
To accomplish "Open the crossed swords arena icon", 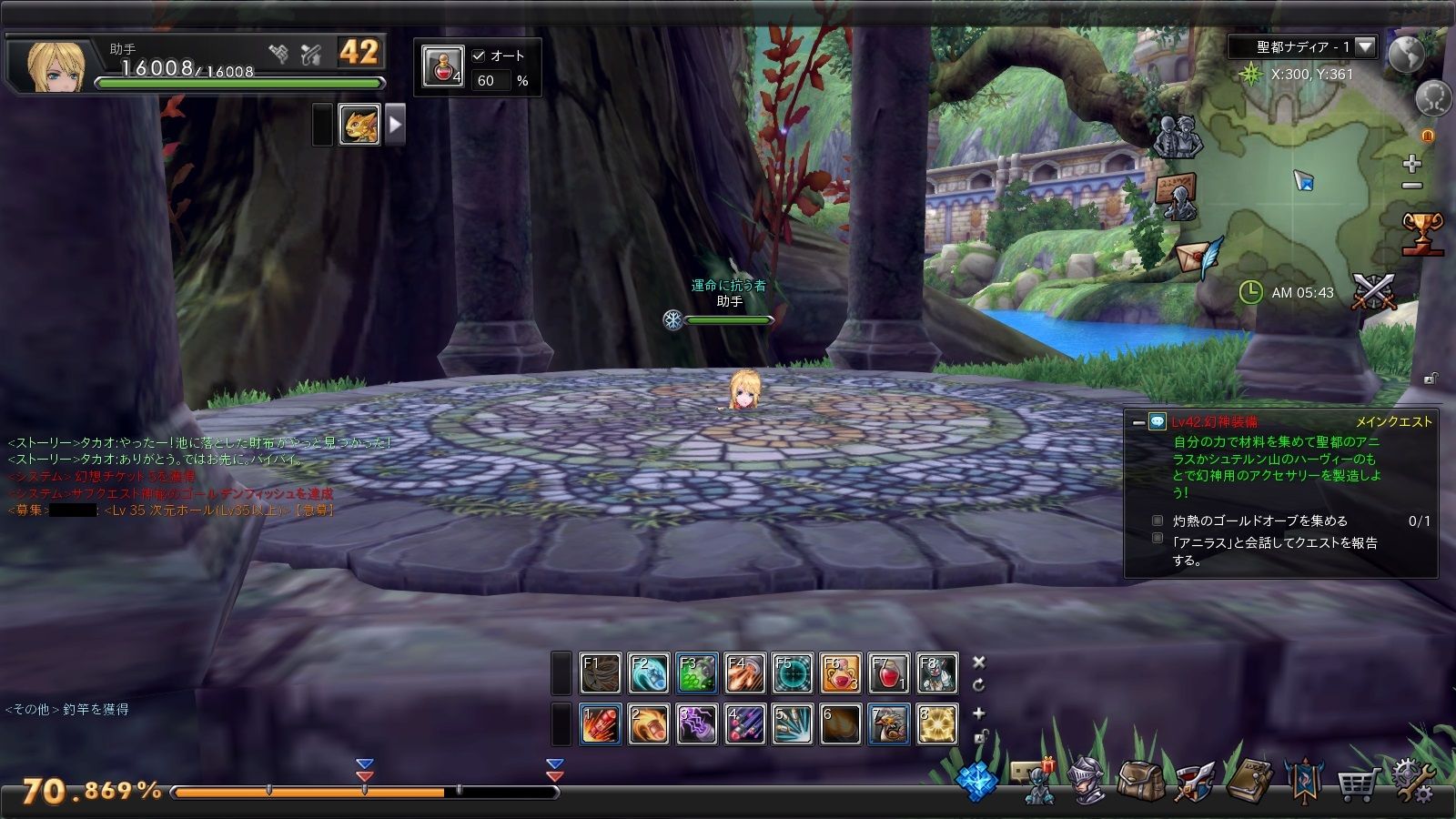I will (x=1373, y=292).
